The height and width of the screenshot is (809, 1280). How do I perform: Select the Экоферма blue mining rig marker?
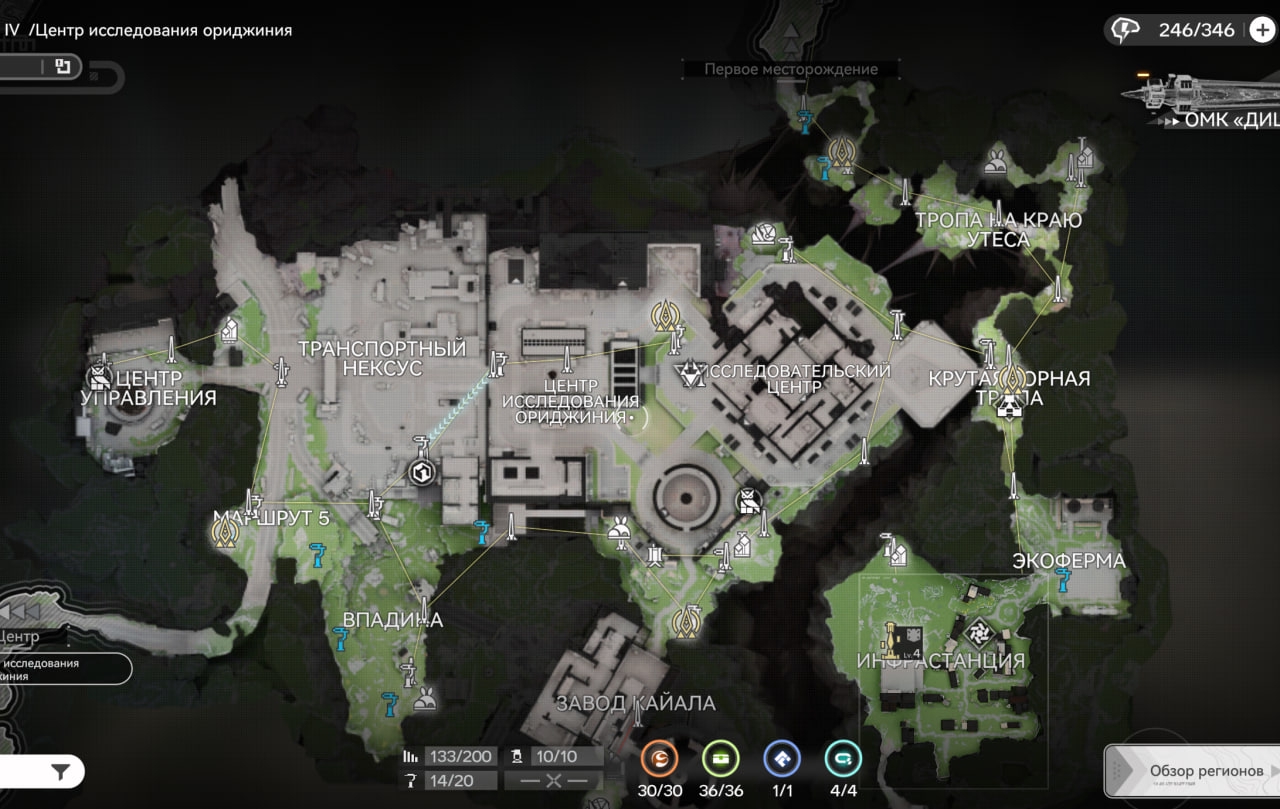pos(1063,577)
